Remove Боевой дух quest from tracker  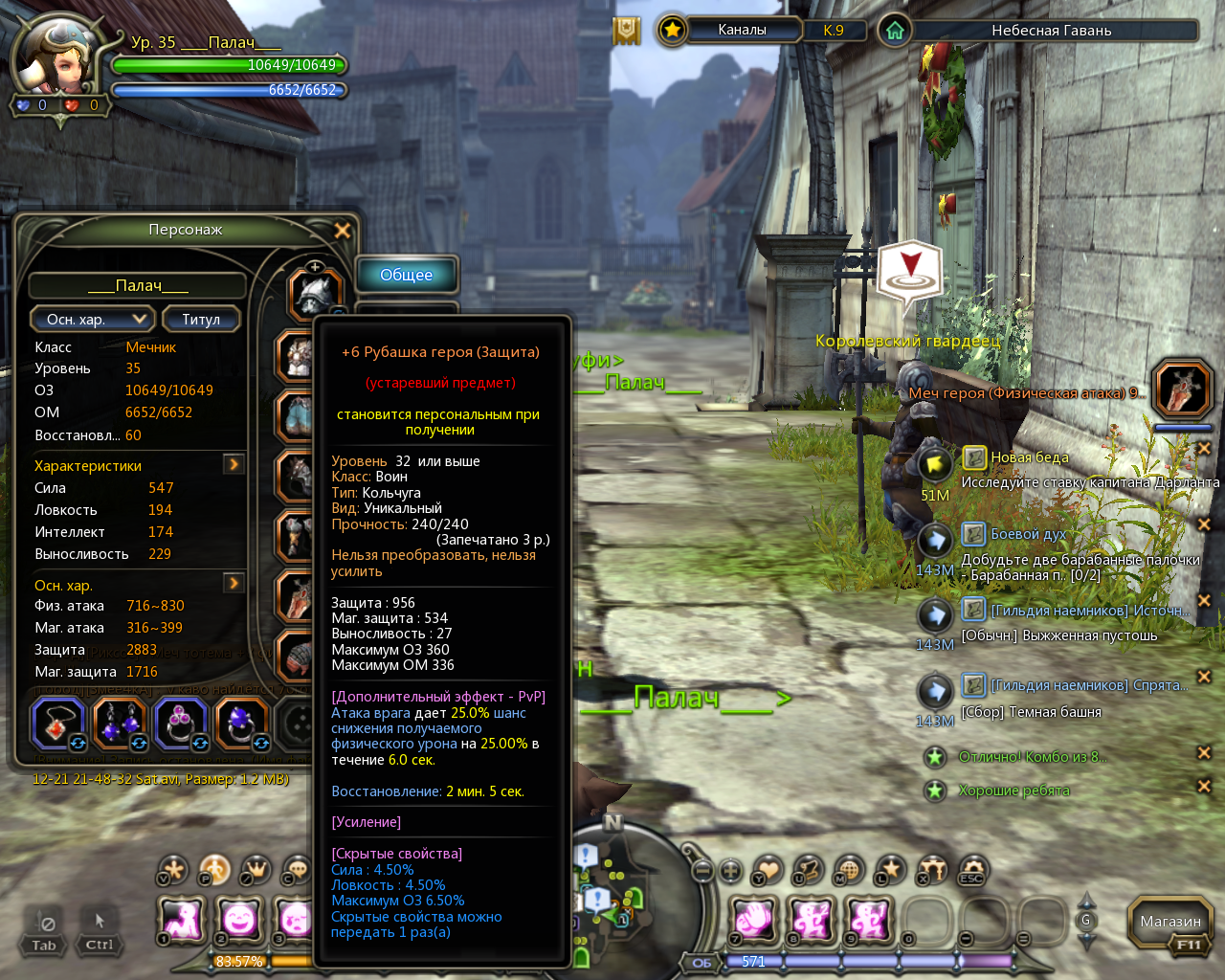click(x=1204, y=524)
